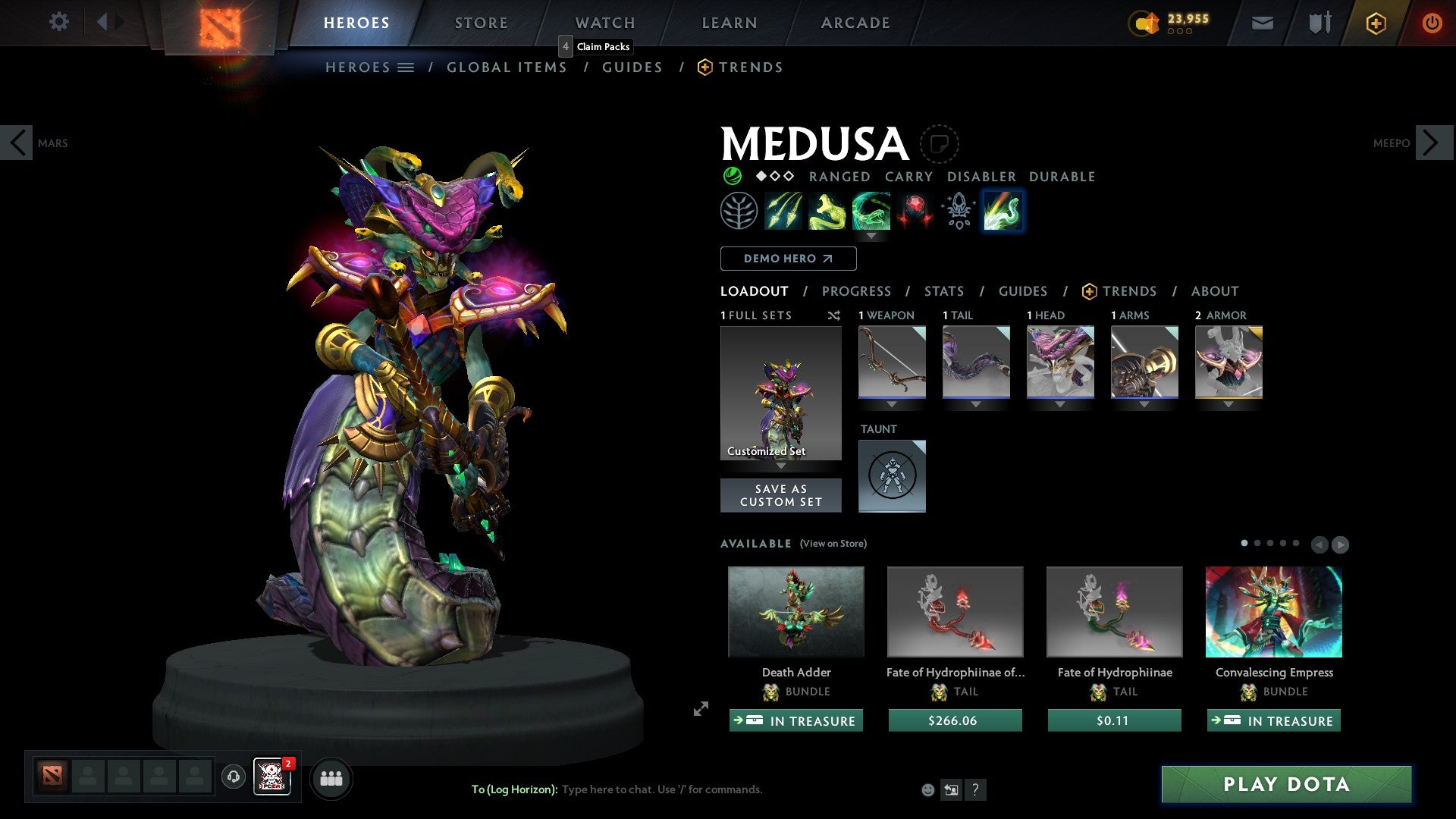Open the Progress tab for Medusa
1456x819 pixels.
pyautogui.click(x=857, y=291)
